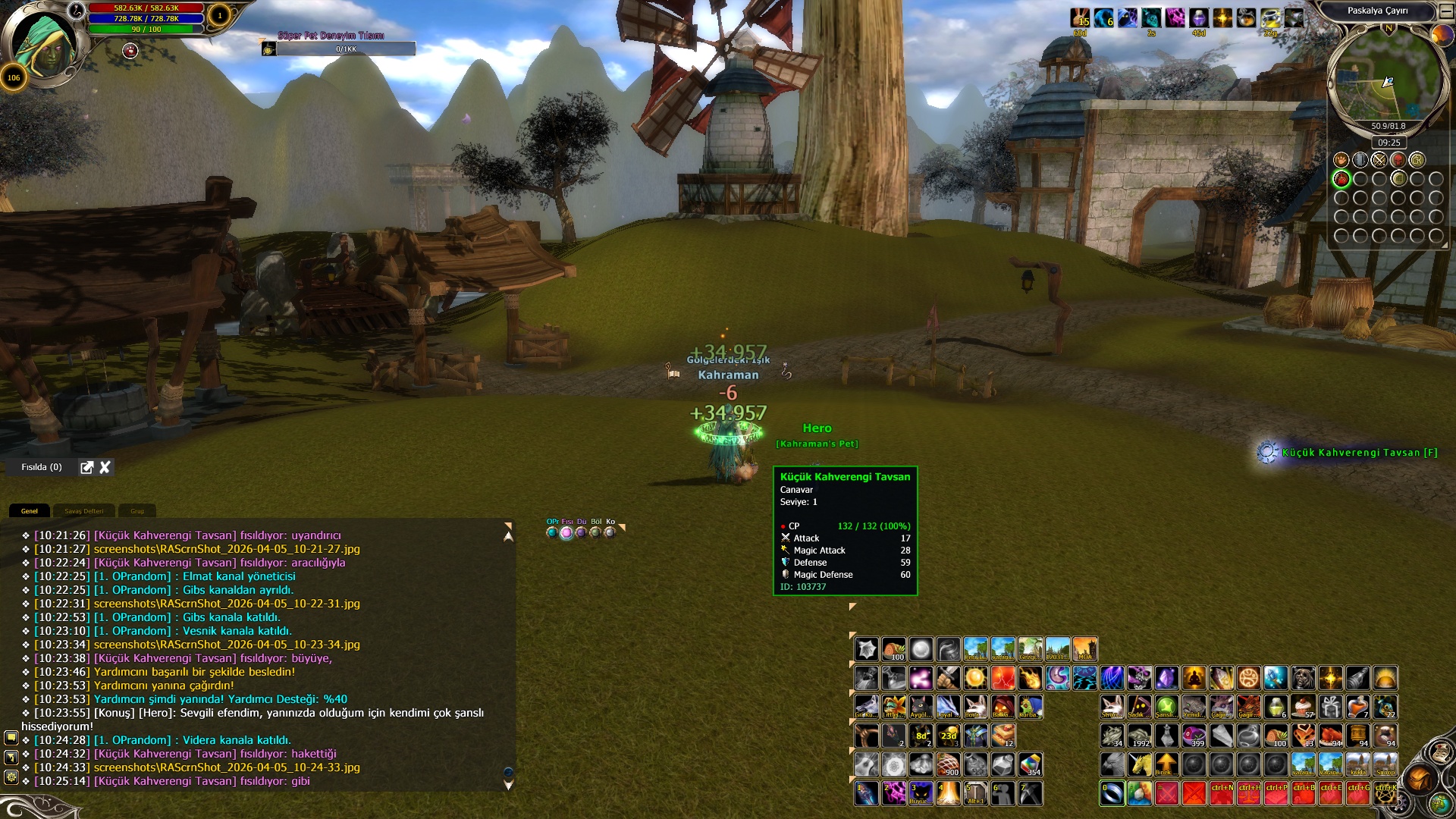Minimize the Paskalya Çayırı minimap panel

point(1448,11)
